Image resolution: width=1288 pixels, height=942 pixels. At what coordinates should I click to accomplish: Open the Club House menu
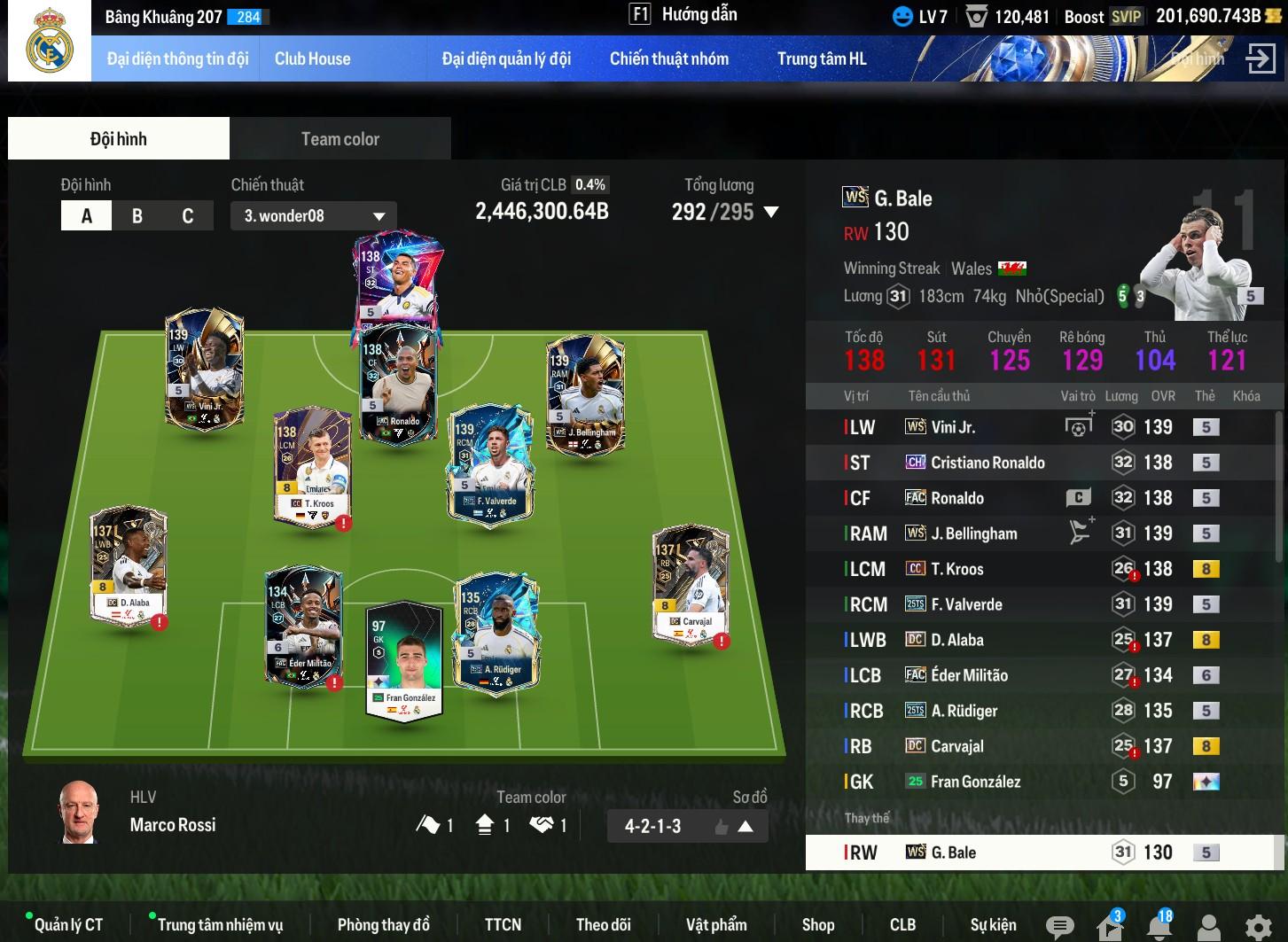(312, 59)
